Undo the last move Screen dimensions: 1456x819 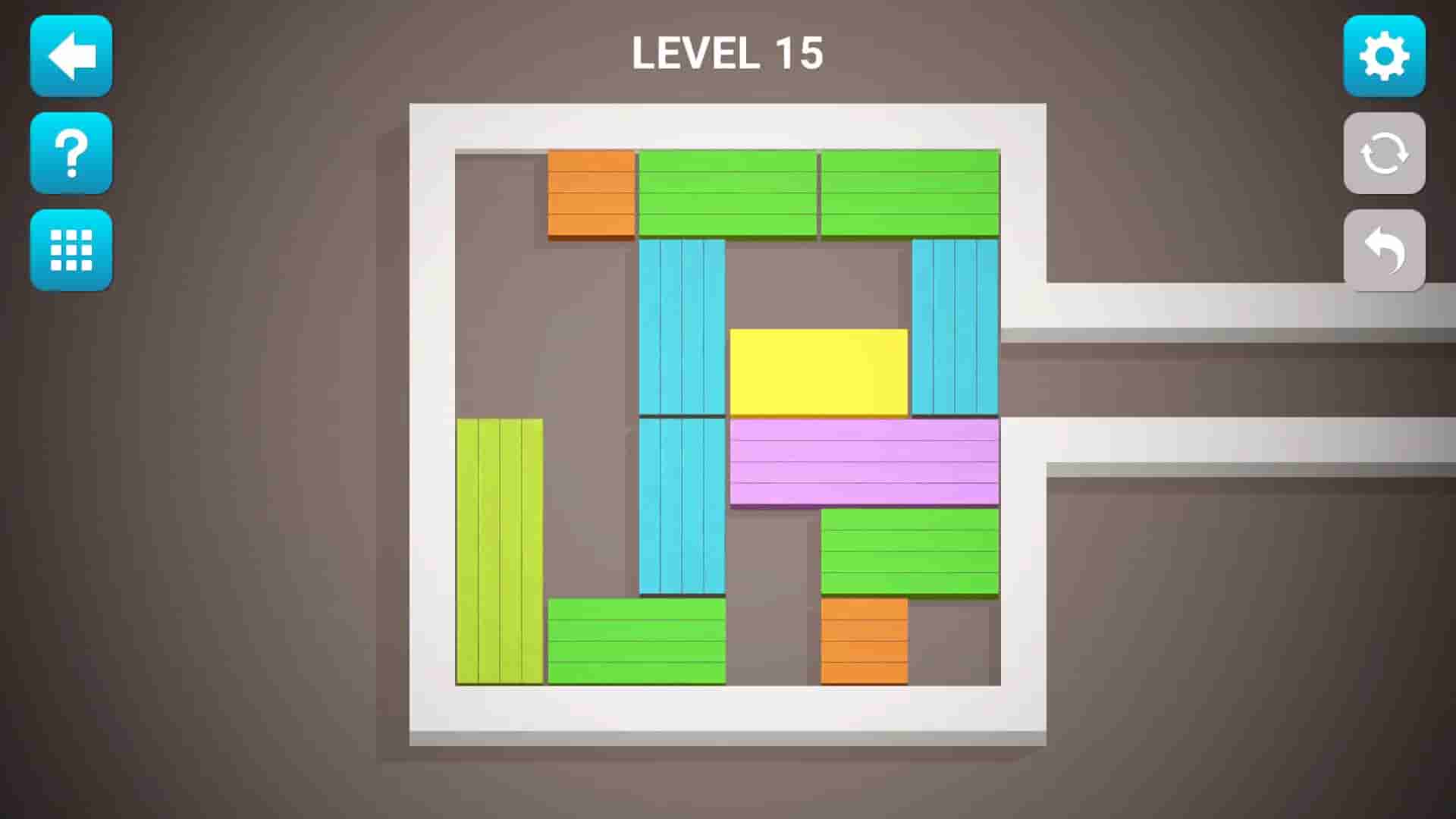click(1384, 250)
